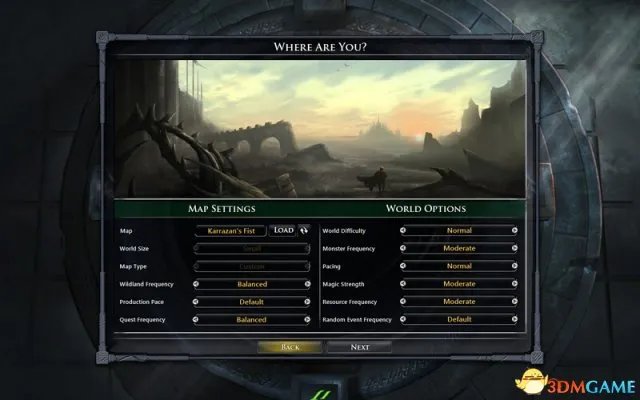Image resolution: width=640 pixels, height=400 pixels.
Task: Decrease Monster Frequency with its left arrow
Action: coord(403,248)
